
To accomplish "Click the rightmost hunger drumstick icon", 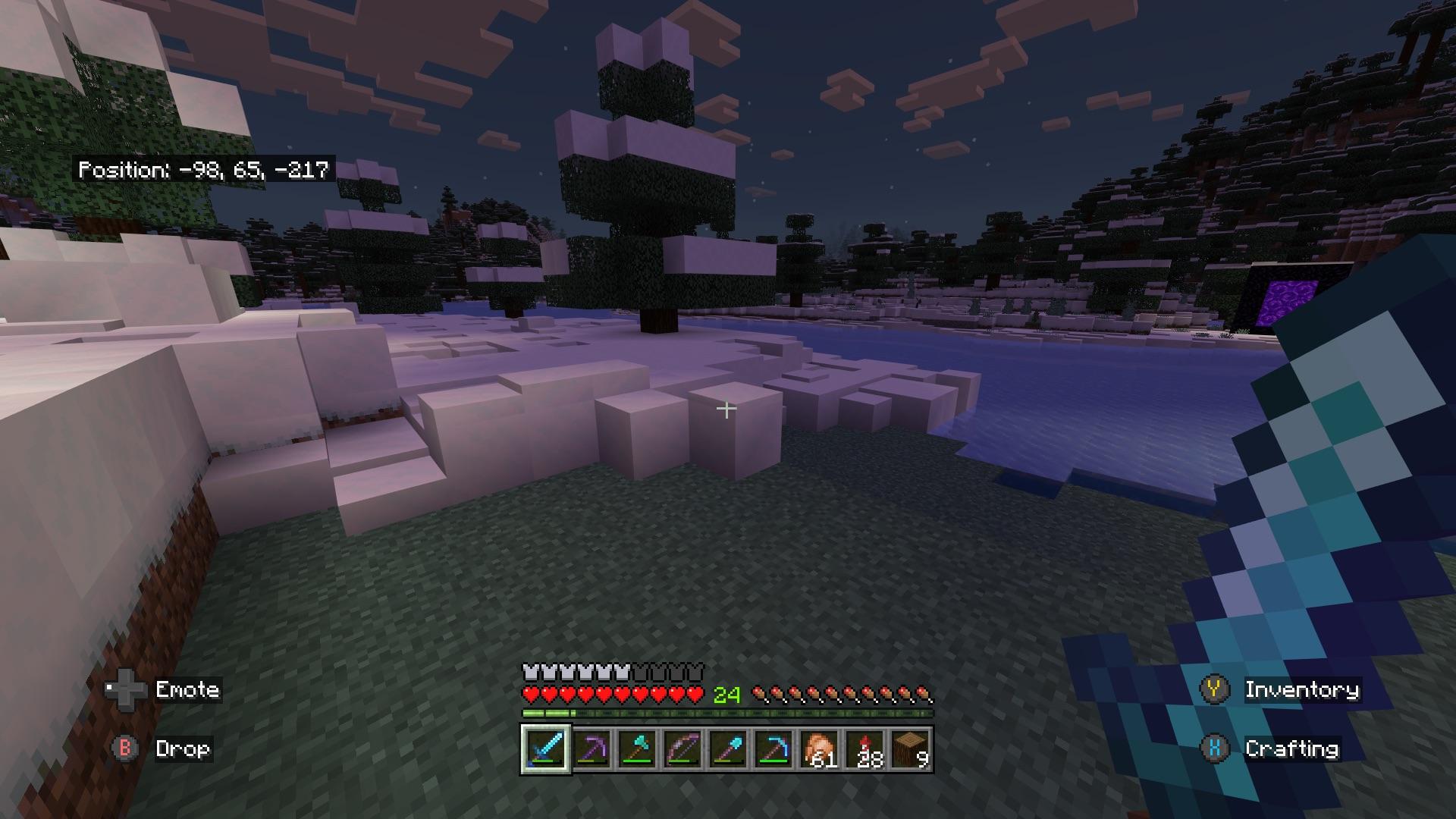I will pyautogui.click(x=924, y=692).
